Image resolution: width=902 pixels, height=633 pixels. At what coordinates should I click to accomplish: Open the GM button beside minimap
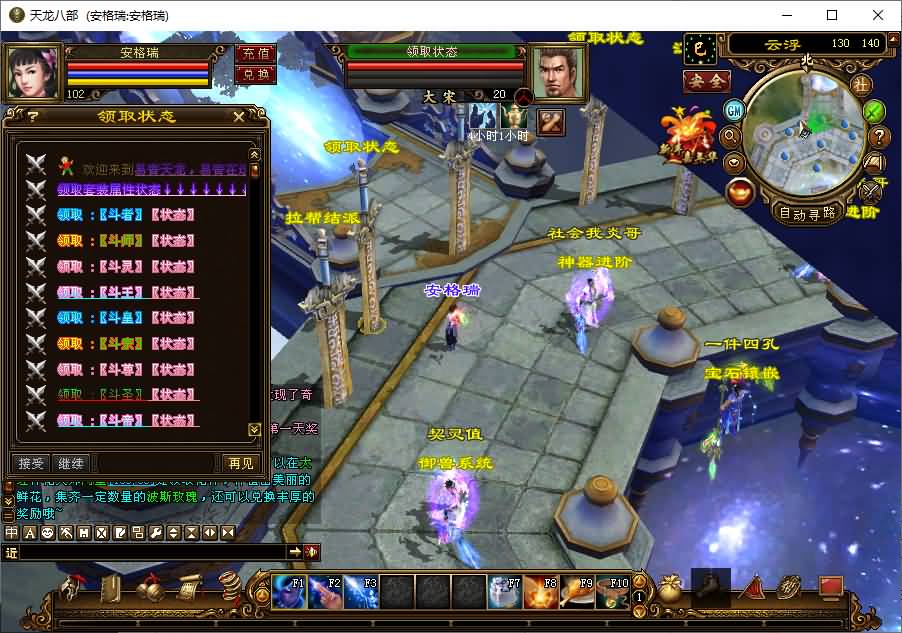coord(735,110)
